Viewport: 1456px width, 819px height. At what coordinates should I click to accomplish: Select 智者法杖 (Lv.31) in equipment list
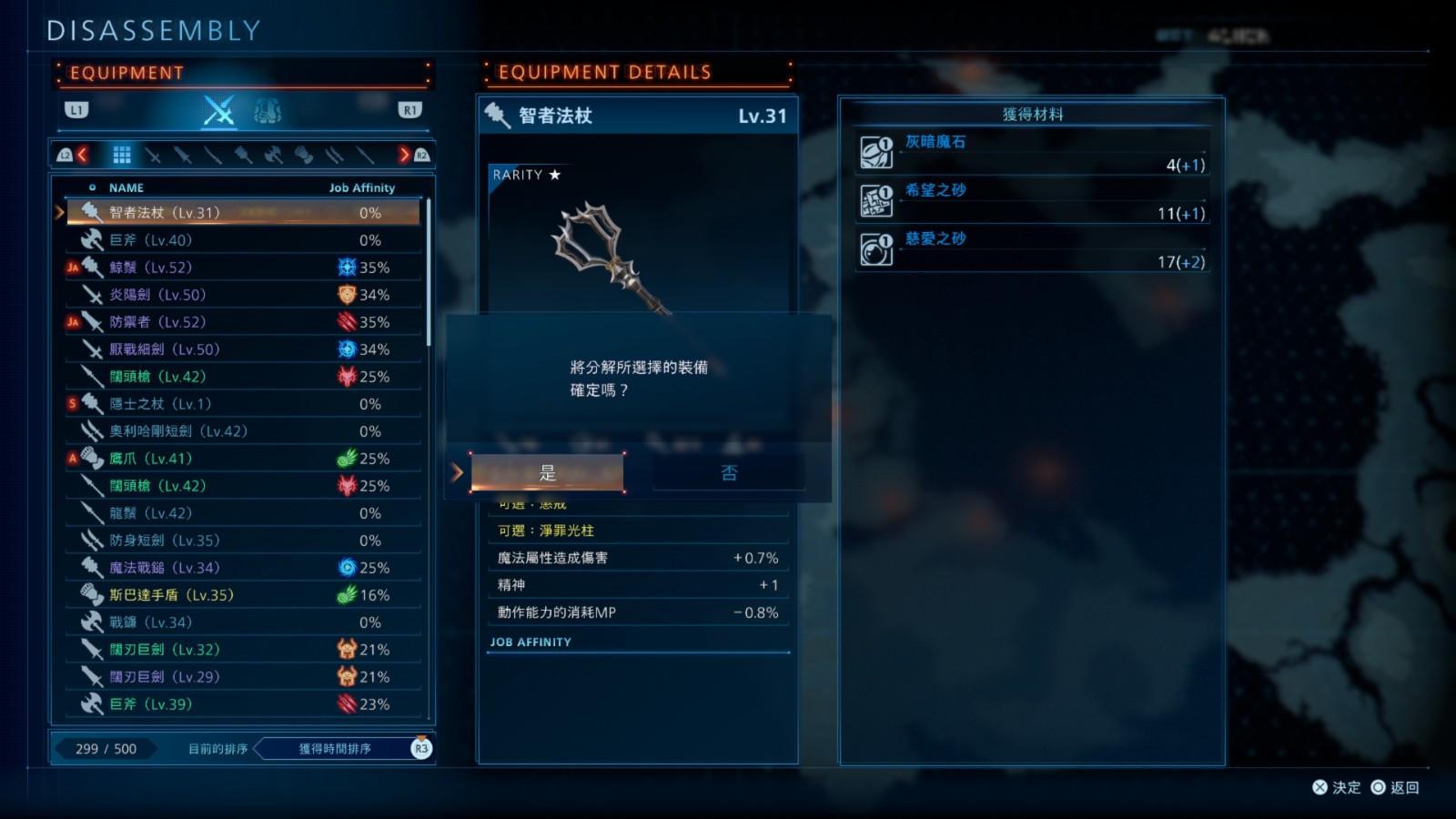tap(241, 213)
